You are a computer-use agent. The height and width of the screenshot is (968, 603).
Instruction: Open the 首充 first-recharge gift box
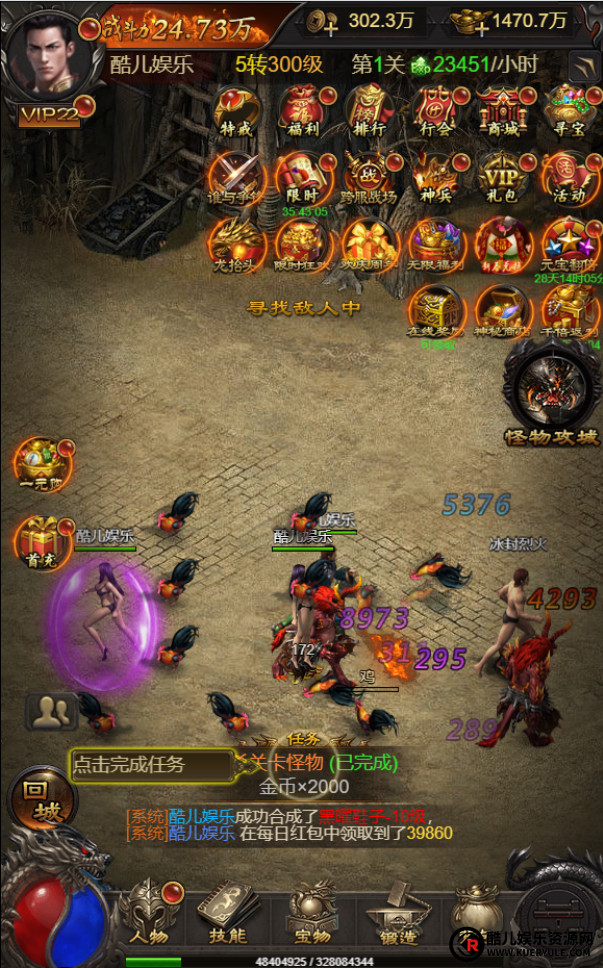(x=40, y=540)
